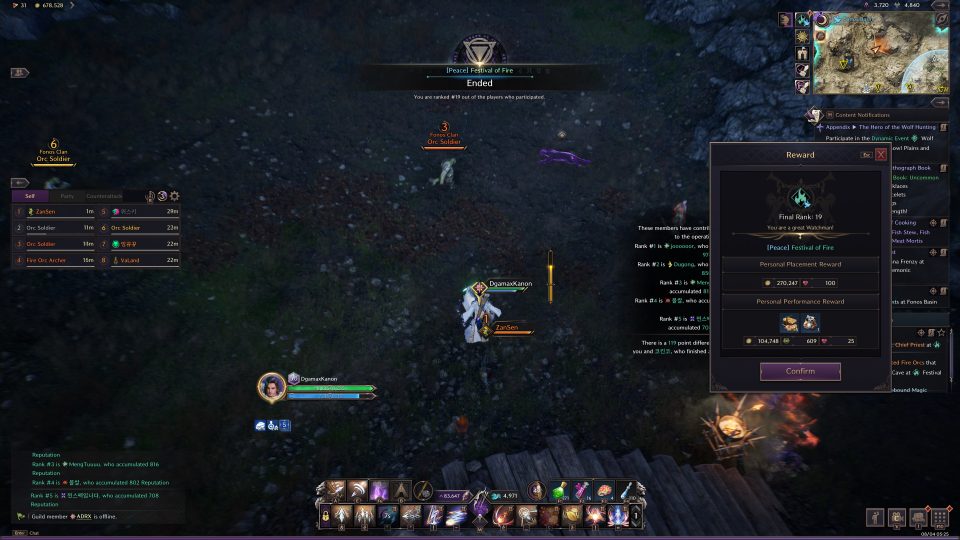Select the Self target tab
This screenshot has width=960, height=540.
30,196
